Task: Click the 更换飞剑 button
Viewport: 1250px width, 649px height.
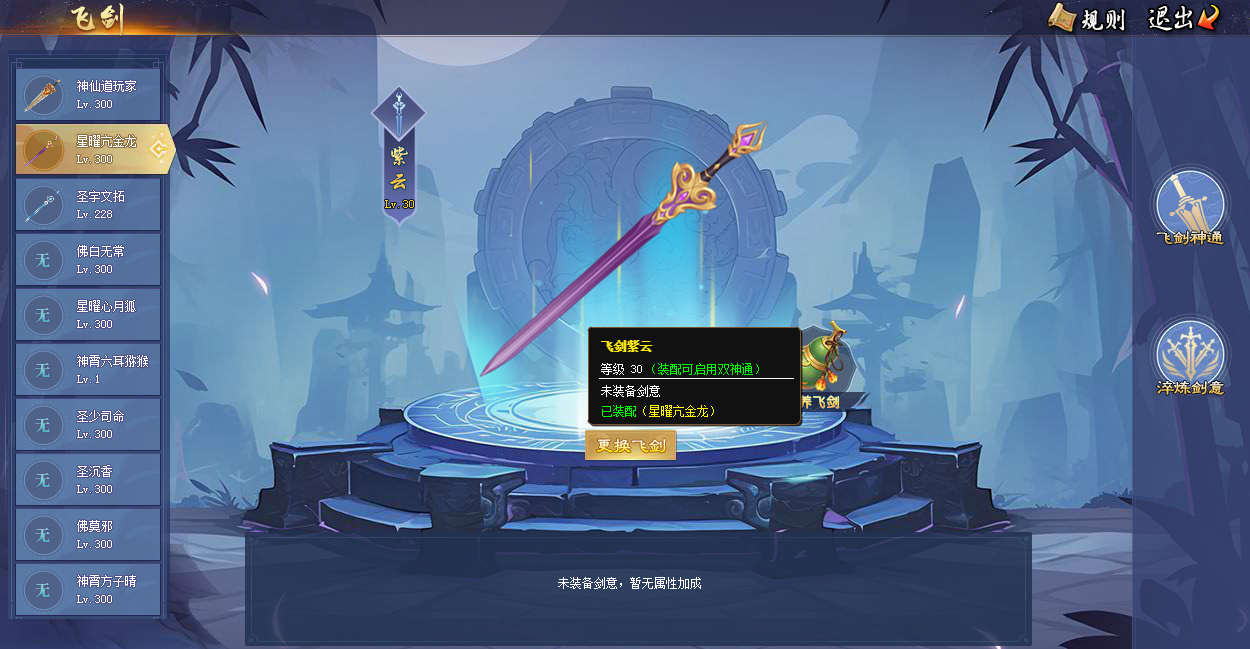Action: coord(630,446)
